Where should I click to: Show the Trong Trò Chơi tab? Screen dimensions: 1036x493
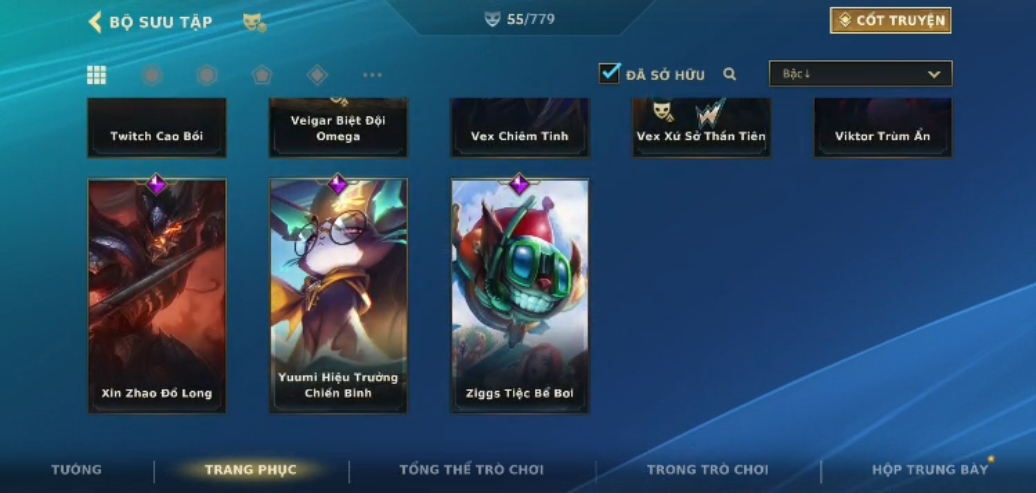(x=708, y=470)
